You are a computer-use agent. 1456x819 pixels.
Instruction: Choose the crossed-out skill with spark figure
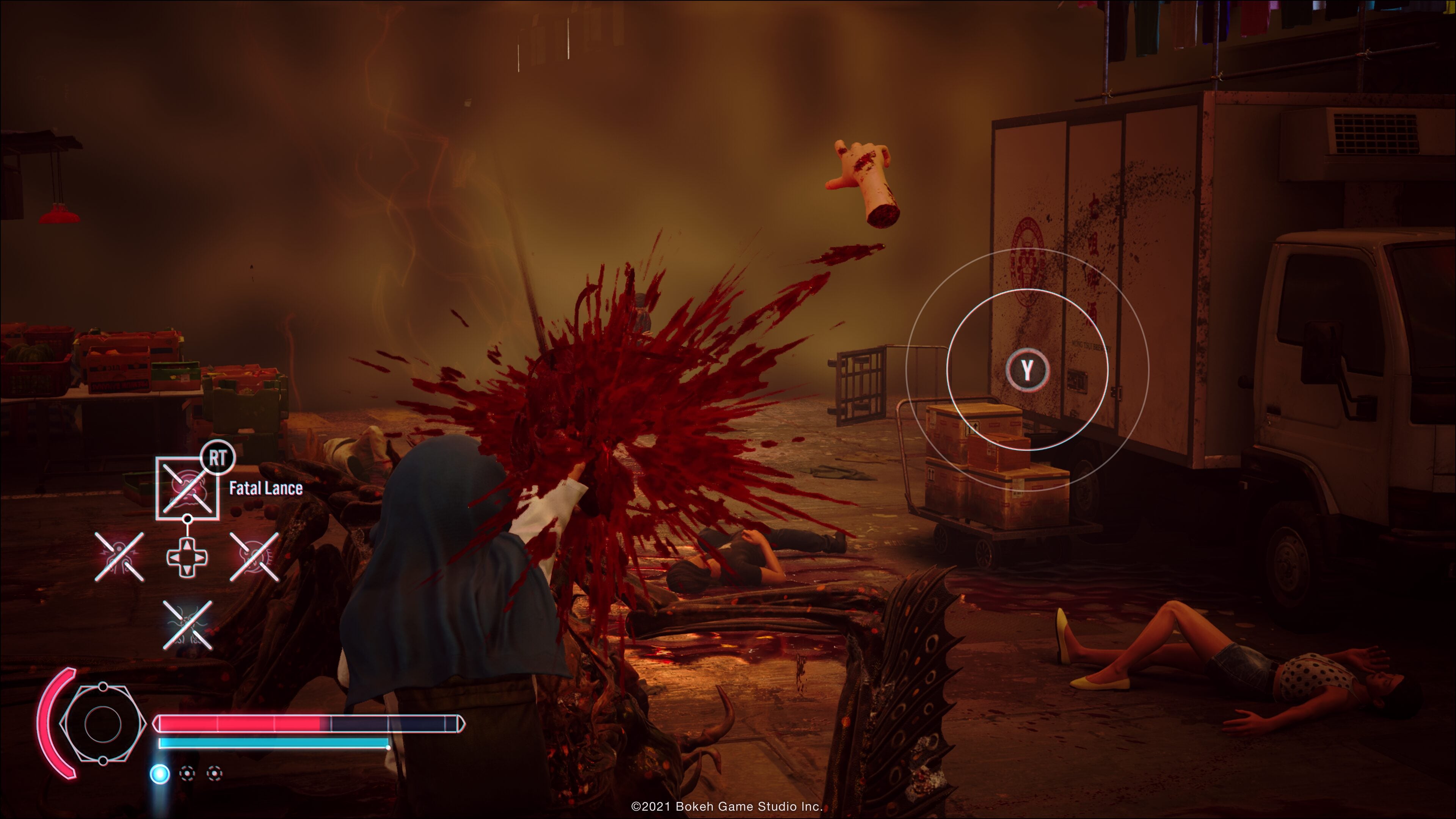click(119, 556)
